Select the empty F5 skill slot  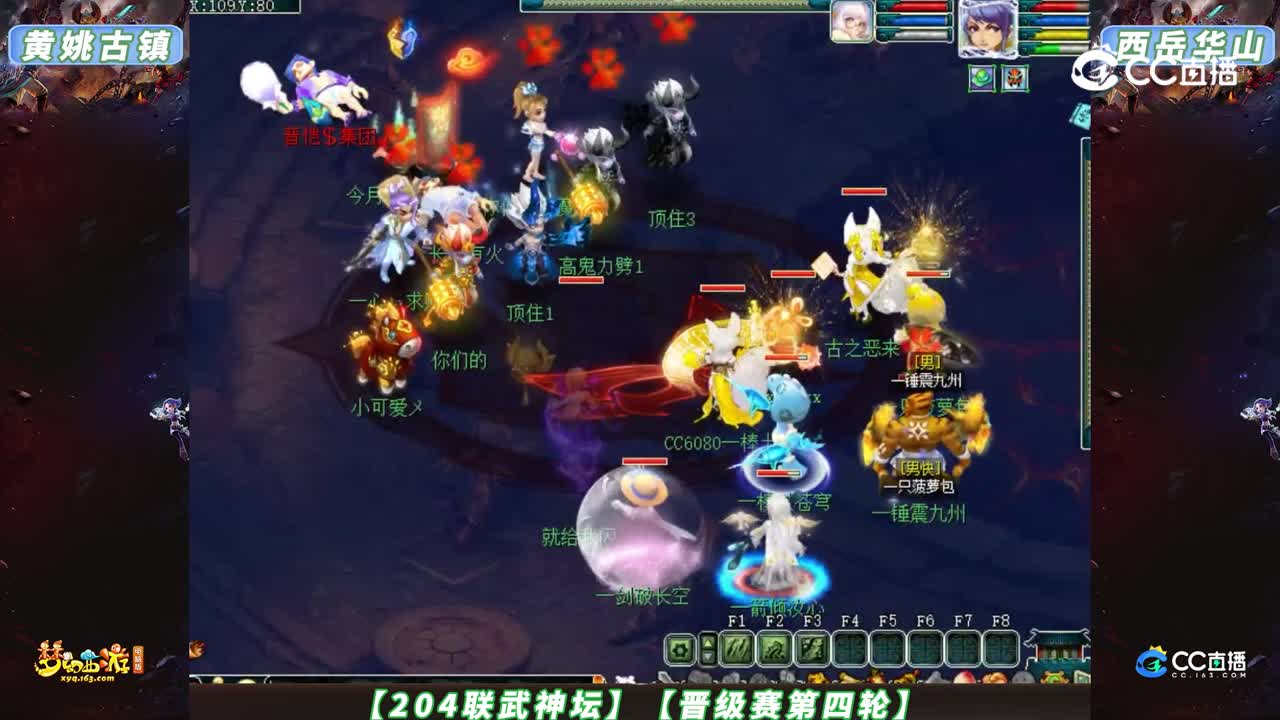pos(887,649)
